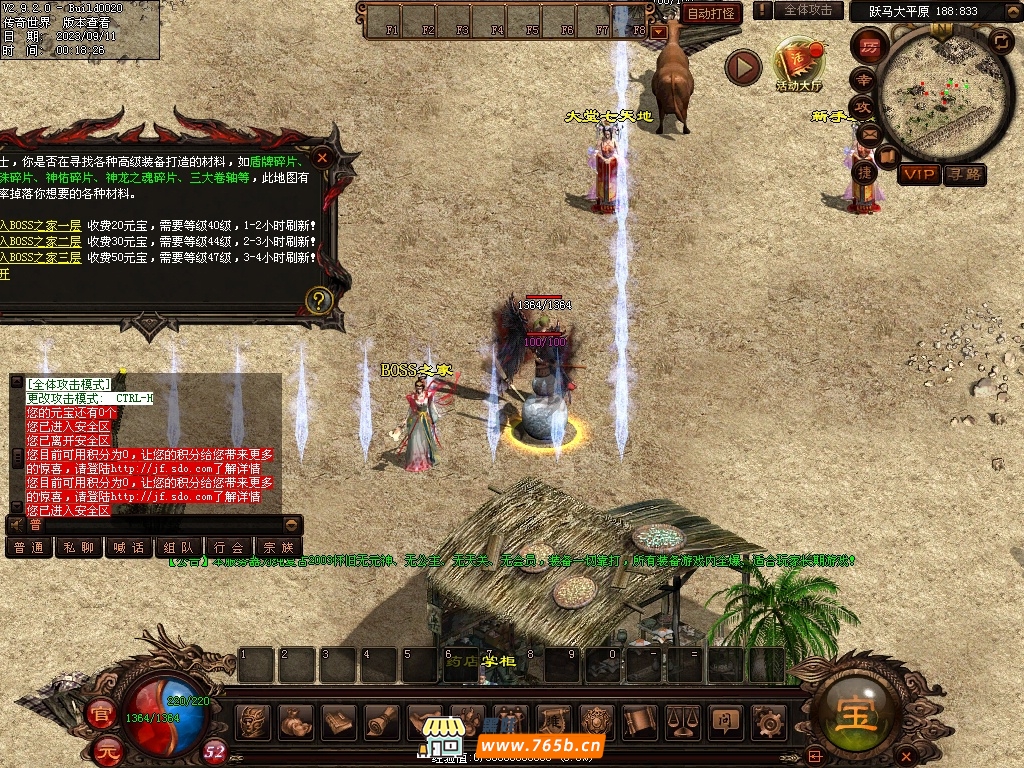This screenshot has height=768, width=1024.
Task: Switch chat to 行会 guild channel
Action: pos(229,547)
